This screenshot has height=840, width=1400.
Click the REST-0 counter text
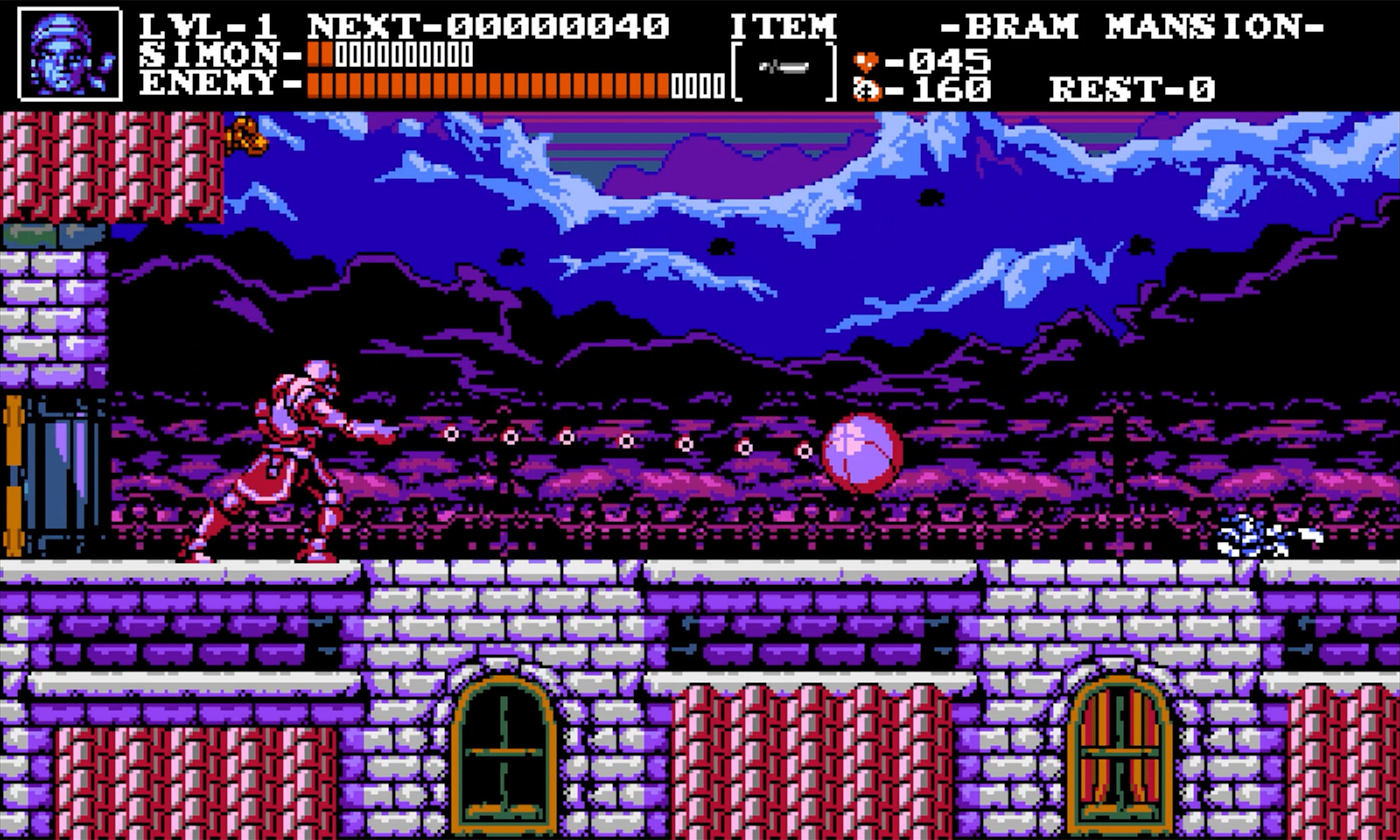pyautogui.click(x=1132, y=88)
